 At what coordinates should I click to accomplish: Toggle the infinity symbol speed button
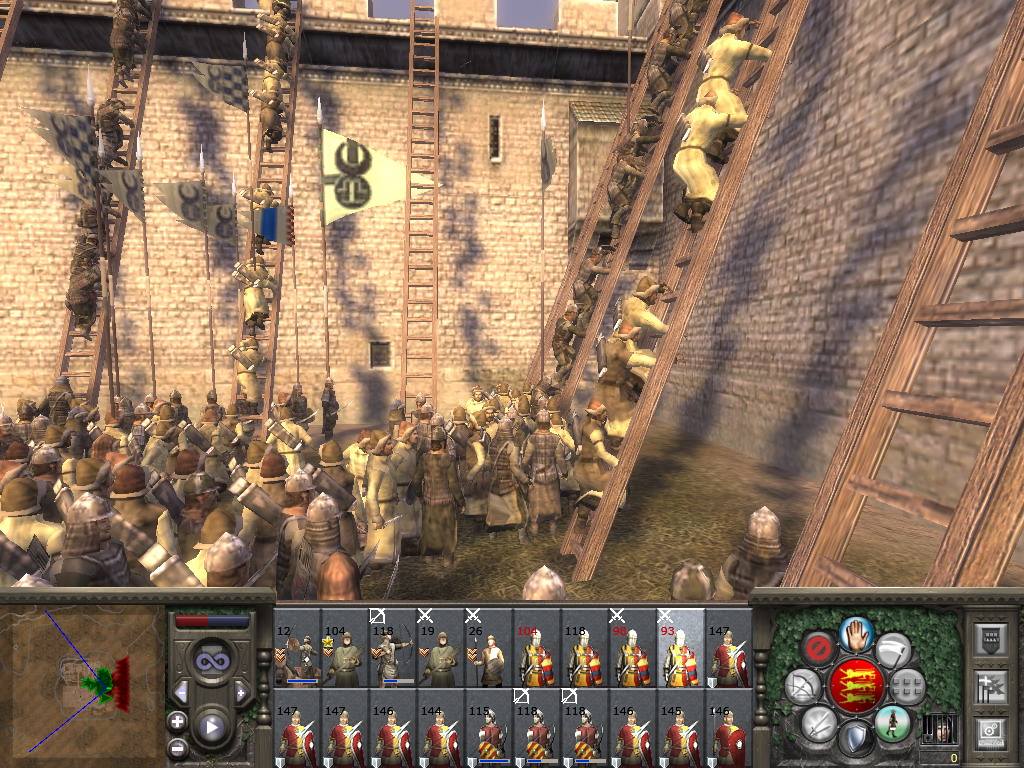[211, 661]
